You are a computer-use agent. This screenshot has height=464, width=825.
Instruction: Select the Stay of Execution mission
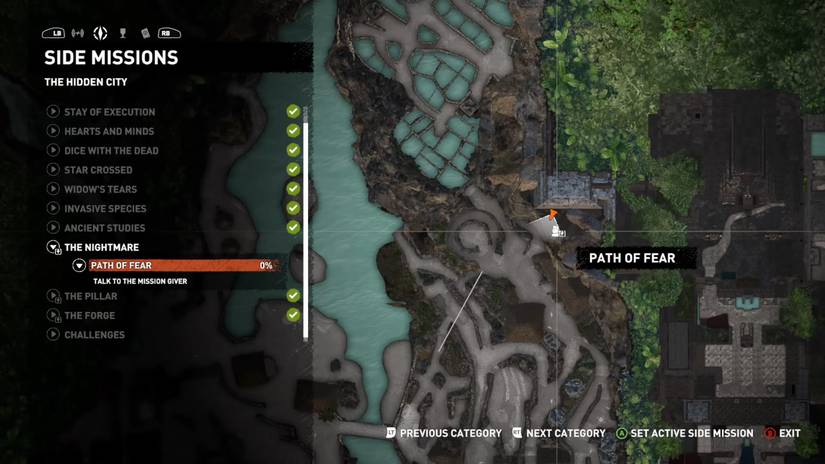[x=109, y=112]
